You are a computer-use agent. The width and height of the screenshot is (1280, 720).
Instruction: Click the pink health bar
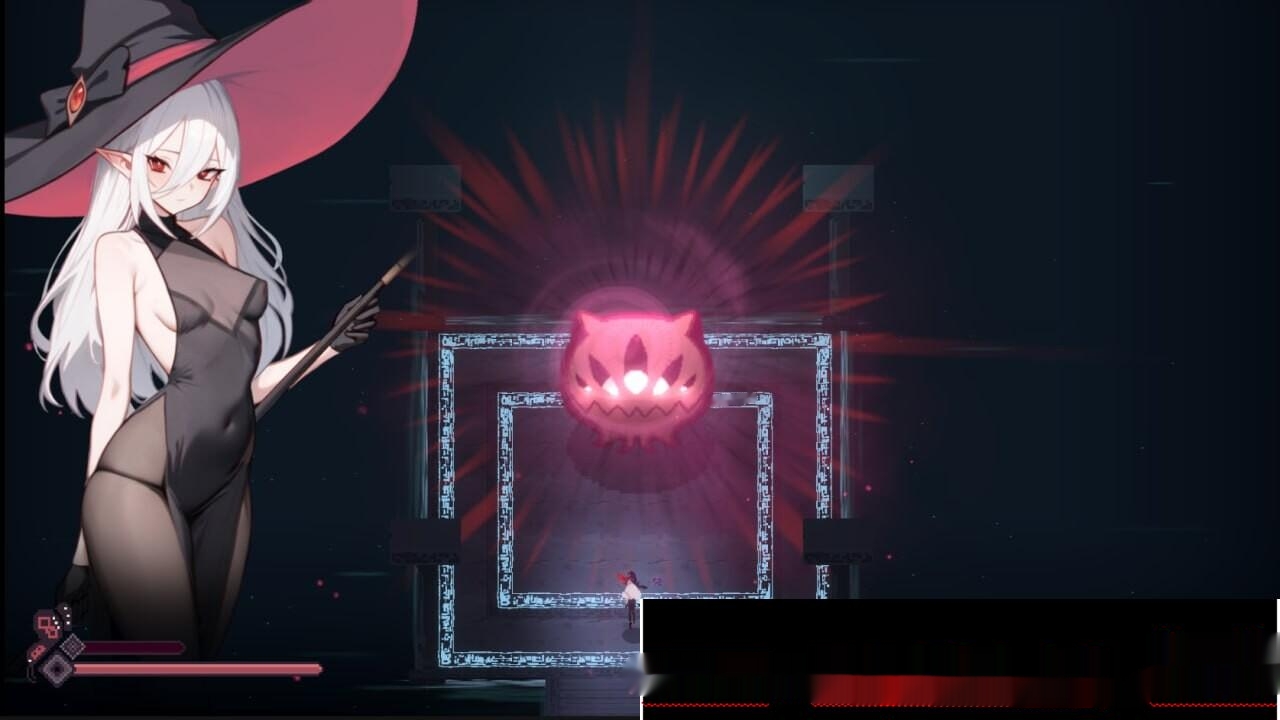tap(200, 669)
